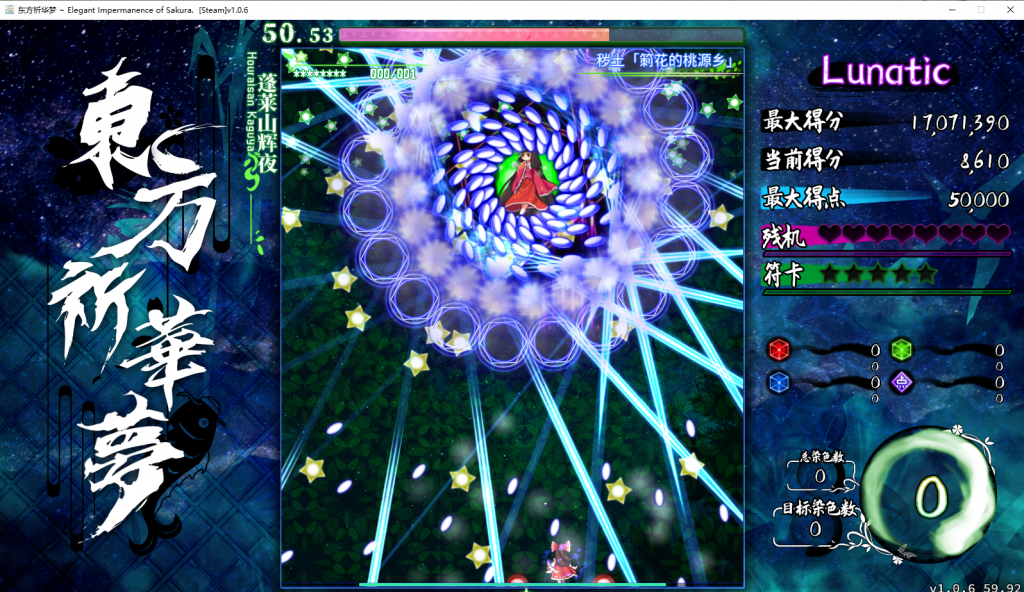The height and width of the screenshot is (592, 1024).
Task: Minimize the game window
Action: 954,9
